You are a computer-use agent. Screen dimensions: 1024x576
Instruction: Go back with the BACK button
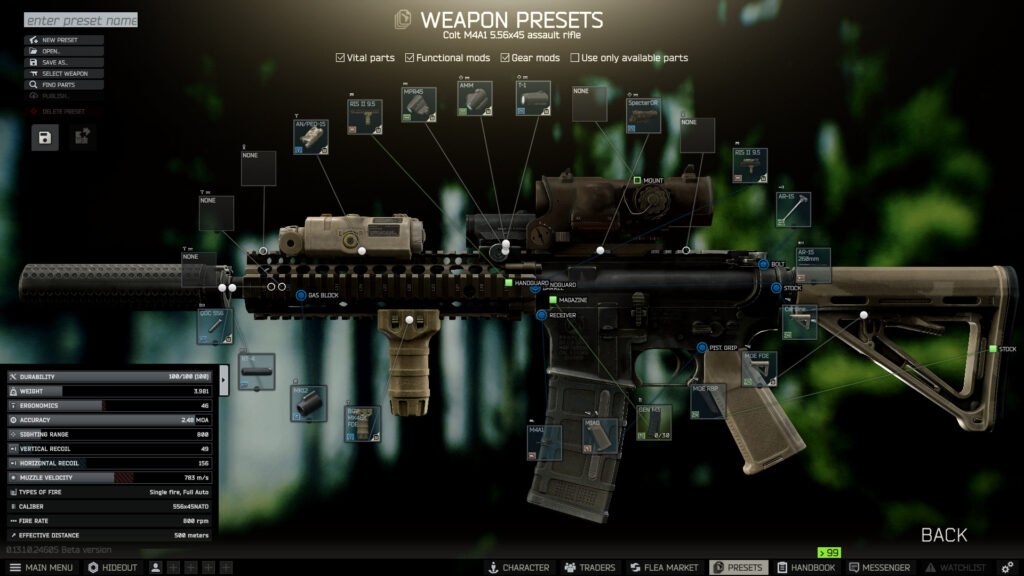tap(943, 535)
